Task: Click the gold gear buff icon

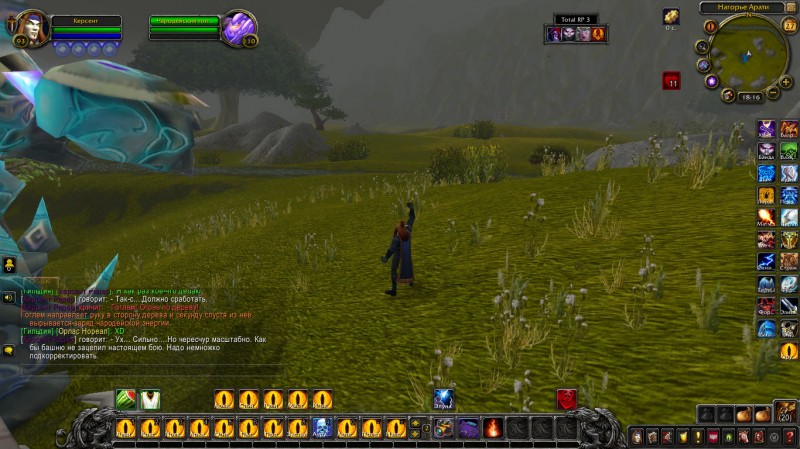Action: pyautogui.click(x=671, y=17)
